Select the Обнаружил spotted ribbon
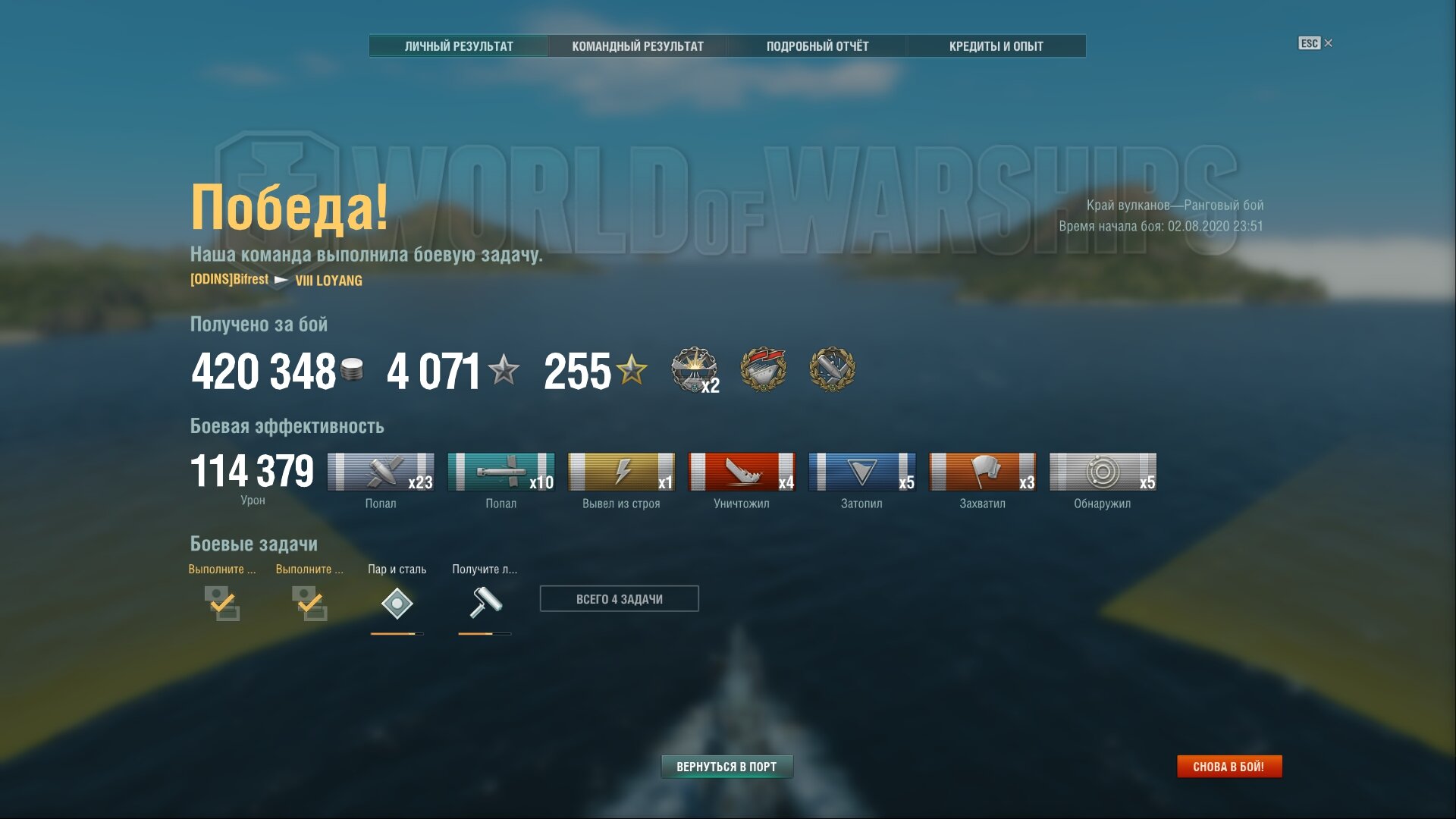Screen dimensions: 1456x819 pyautogui.click(x=1103, y=472)
